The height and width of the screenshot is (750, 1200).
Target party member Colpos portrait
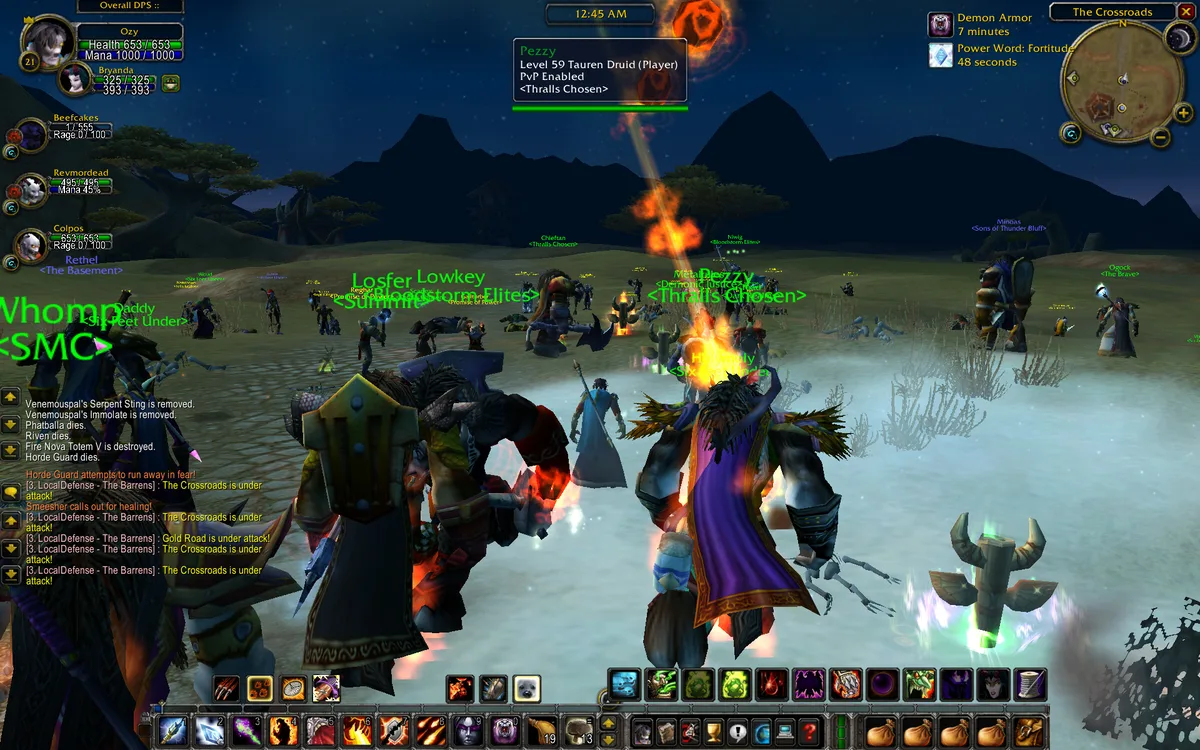[x=32, y=245]
